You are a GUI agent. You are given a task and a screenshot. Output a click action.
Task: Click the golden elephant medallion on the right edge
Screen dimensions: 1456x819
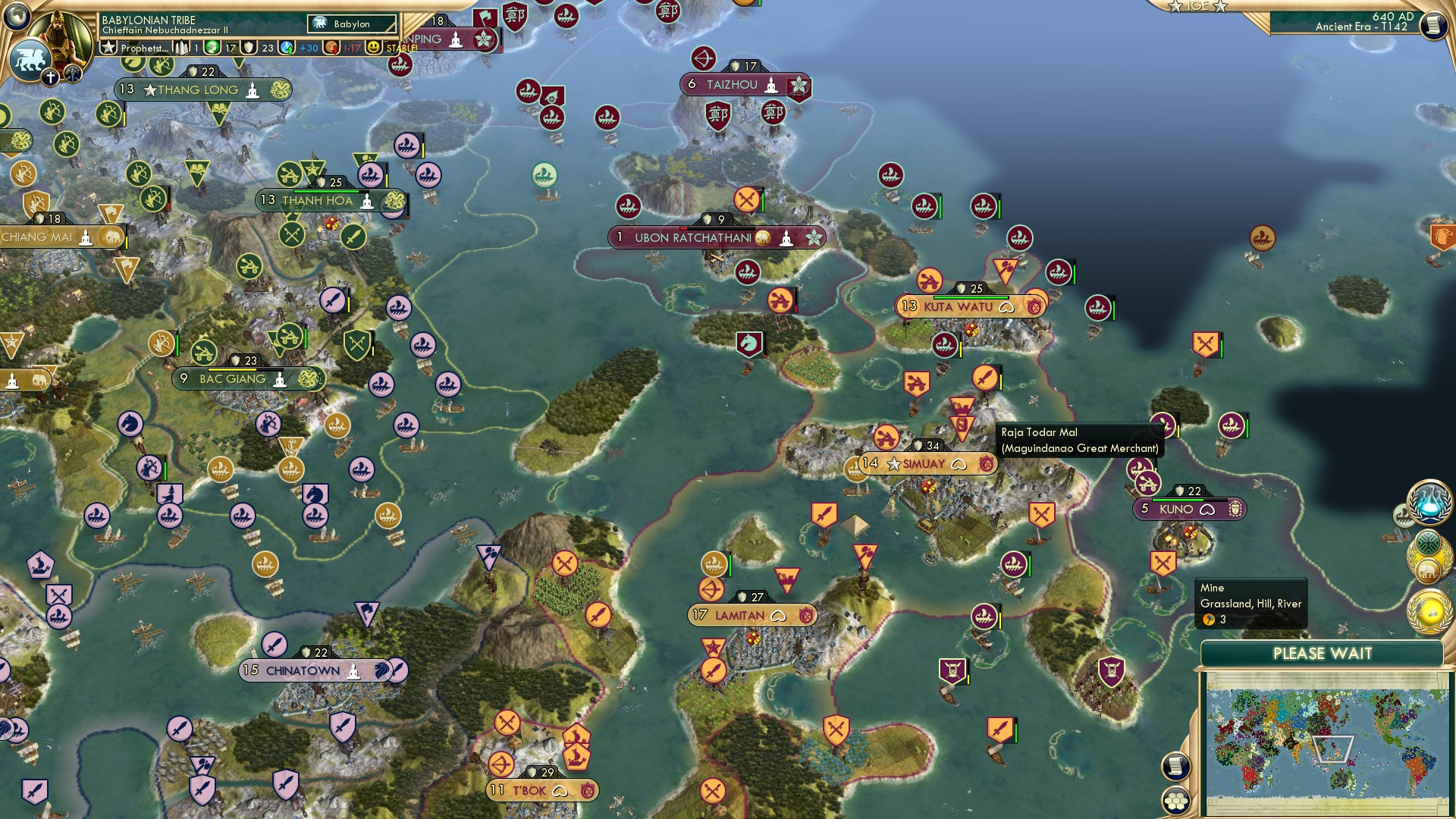pyautogui.click(x=1429, y=570)
